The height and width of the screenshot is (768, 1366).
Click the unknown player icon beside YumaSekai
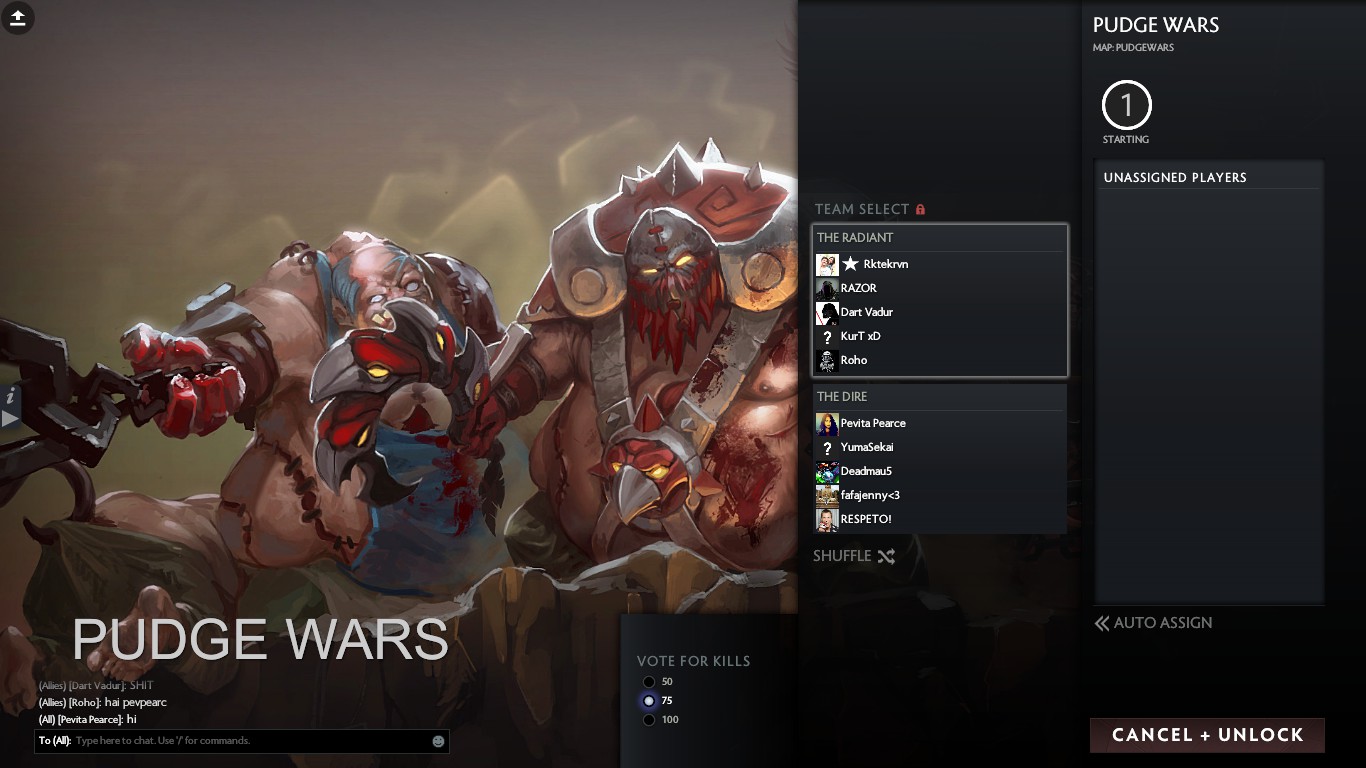click(x=827, y=447)
